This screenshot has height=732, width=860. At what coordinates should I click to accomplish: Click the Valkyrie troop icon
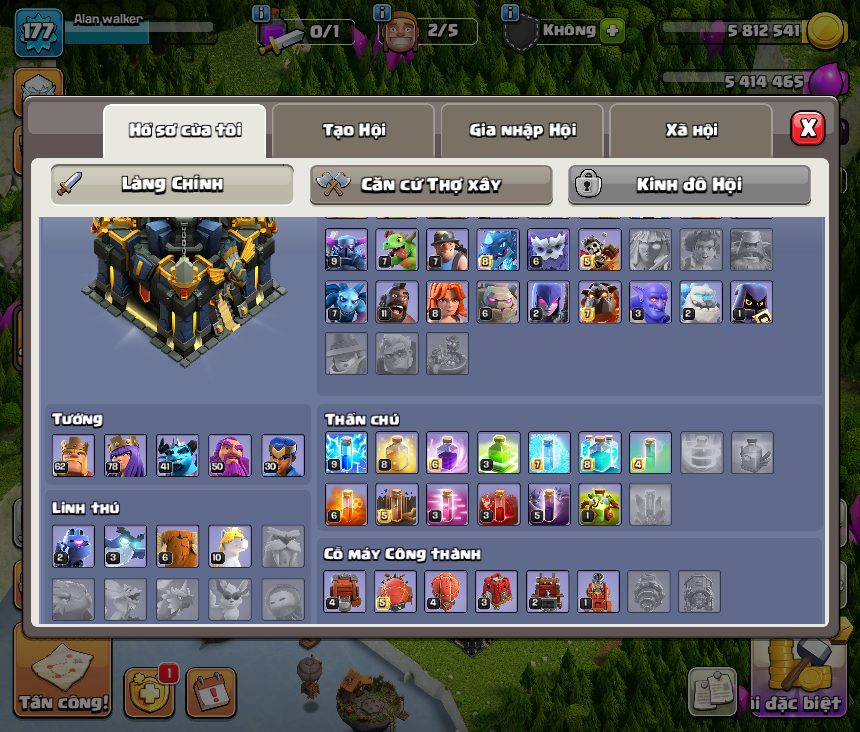pyautogui.click(x=447, y=301)
